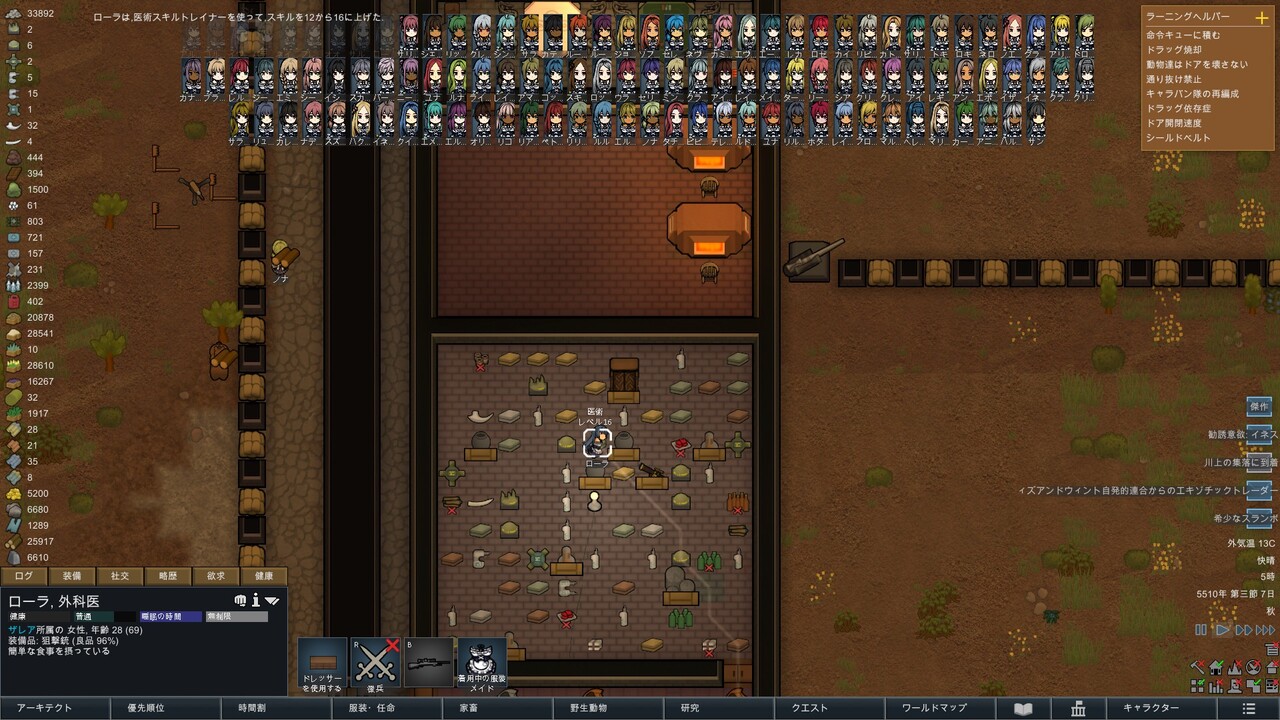The width and height of the screenshot is (1280, 720).
Task: Open the 着用中の服装メイド outfit gizmo
Action: click(481, 662)
